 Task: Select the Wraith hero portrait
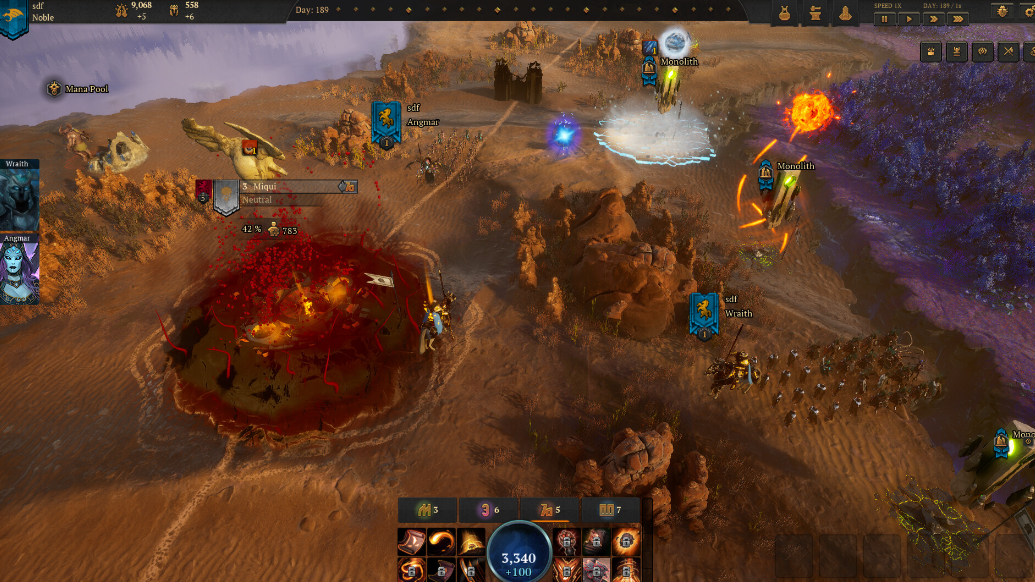coord(19,199)
